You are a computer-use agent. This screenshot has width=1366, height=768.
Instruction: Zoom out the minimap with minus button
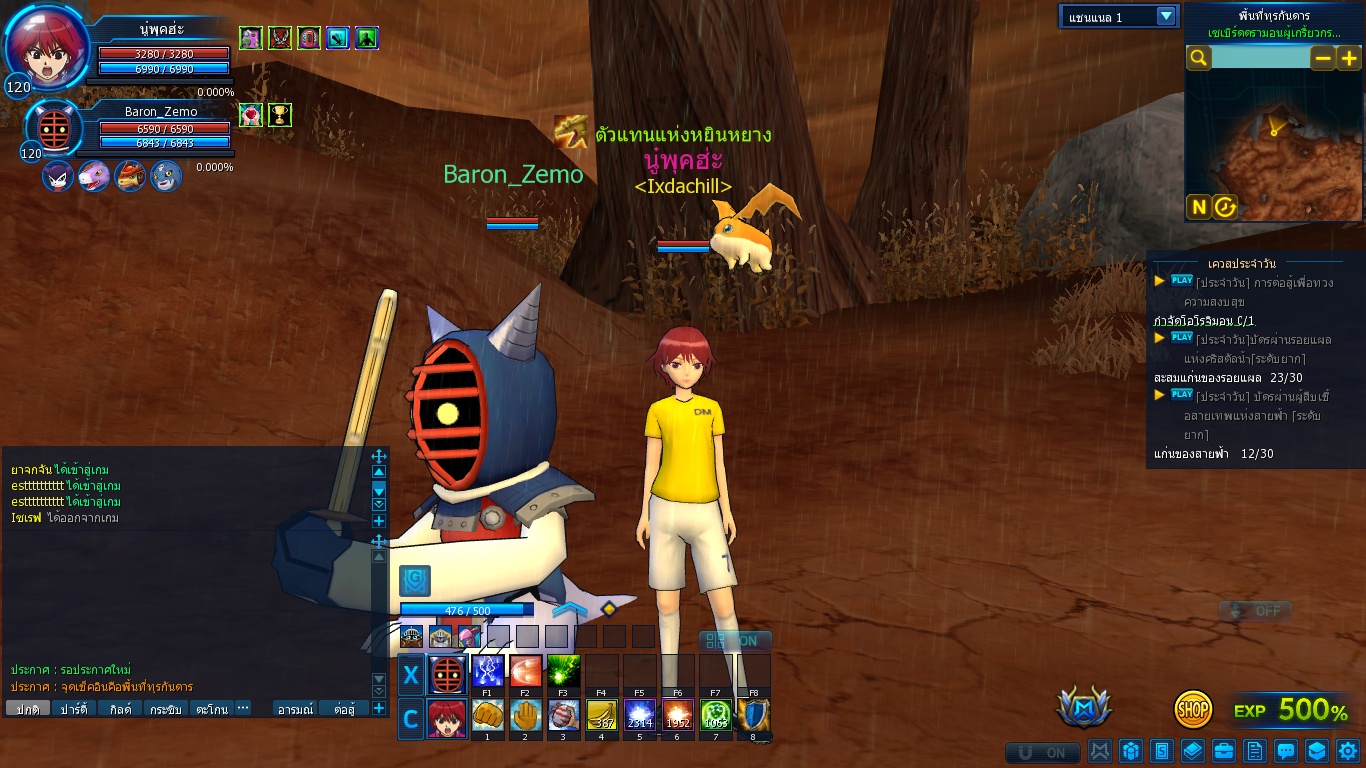click(x=1323, y=58)
